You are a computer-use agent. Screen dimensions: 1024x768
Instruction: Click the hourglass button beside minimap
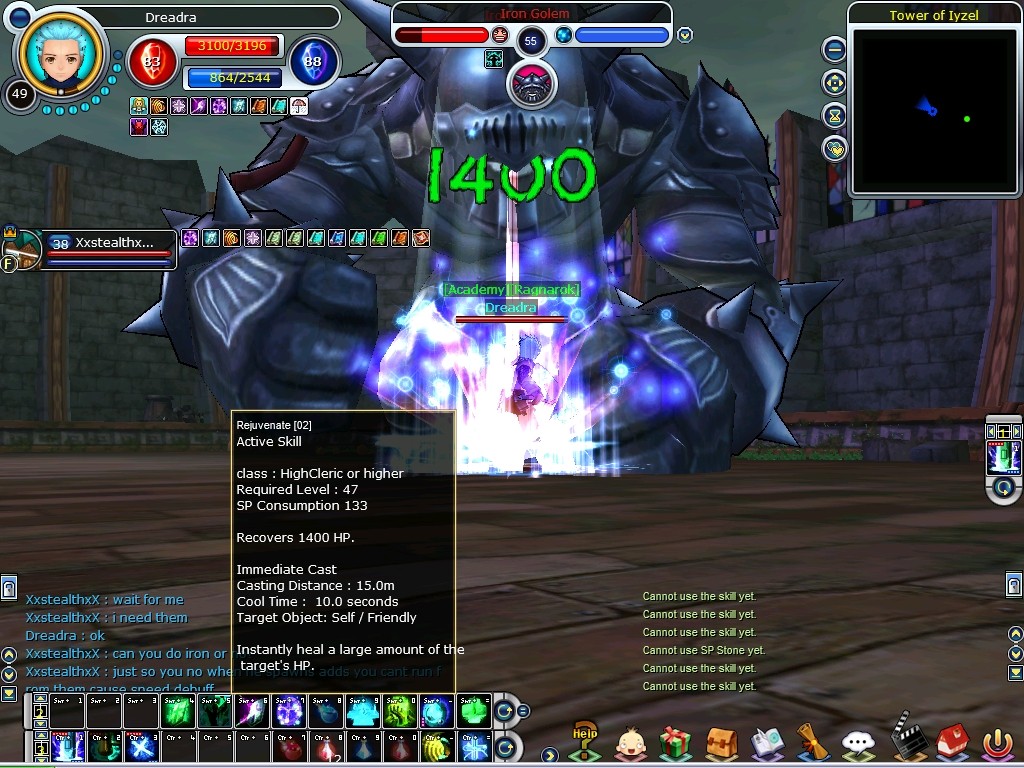[x=834, y=115]
